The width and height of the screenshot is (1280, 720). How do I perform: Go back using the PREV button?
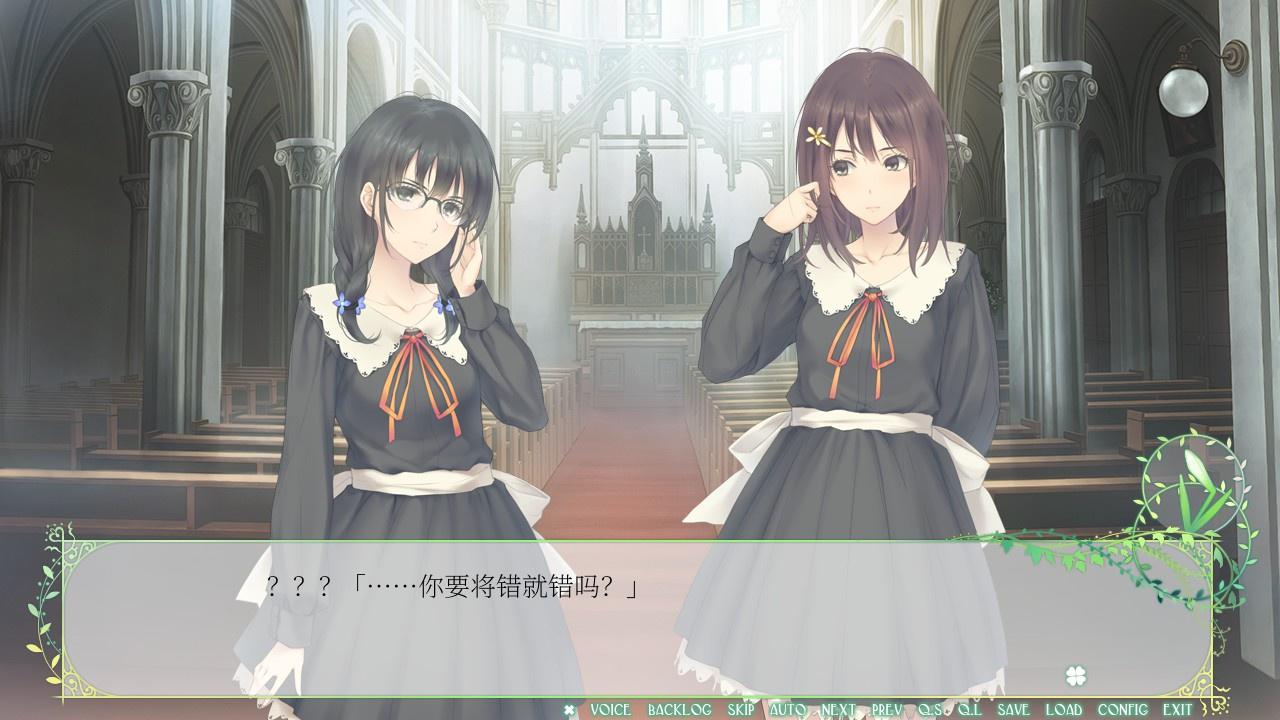pyautogui.click(x=887, y=710)
